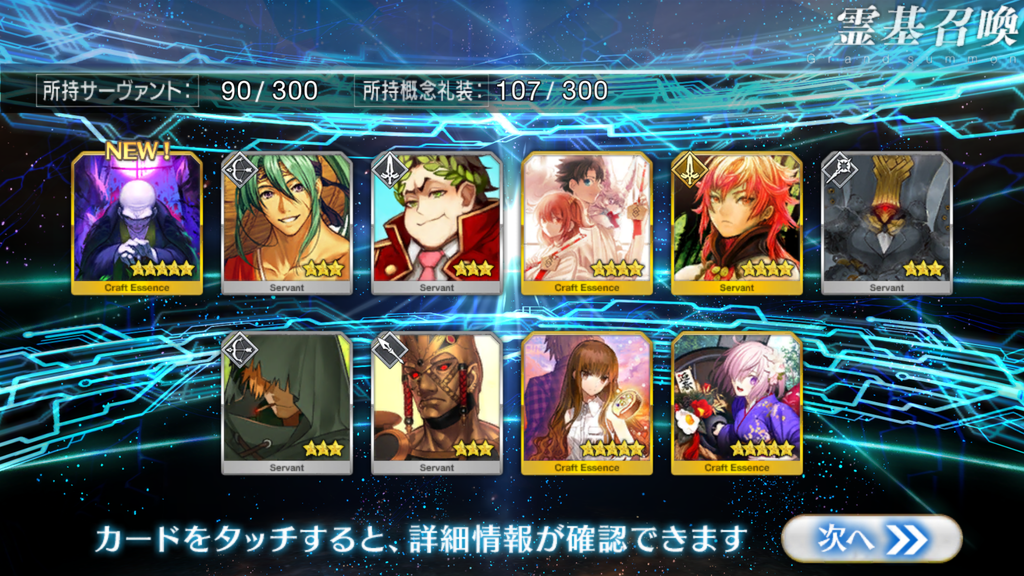The height and width of the screenshot is (576, 1024).
Task: Inspect the long-brown-haired girl Craft Essence card
Action: (x=587, y=403)
